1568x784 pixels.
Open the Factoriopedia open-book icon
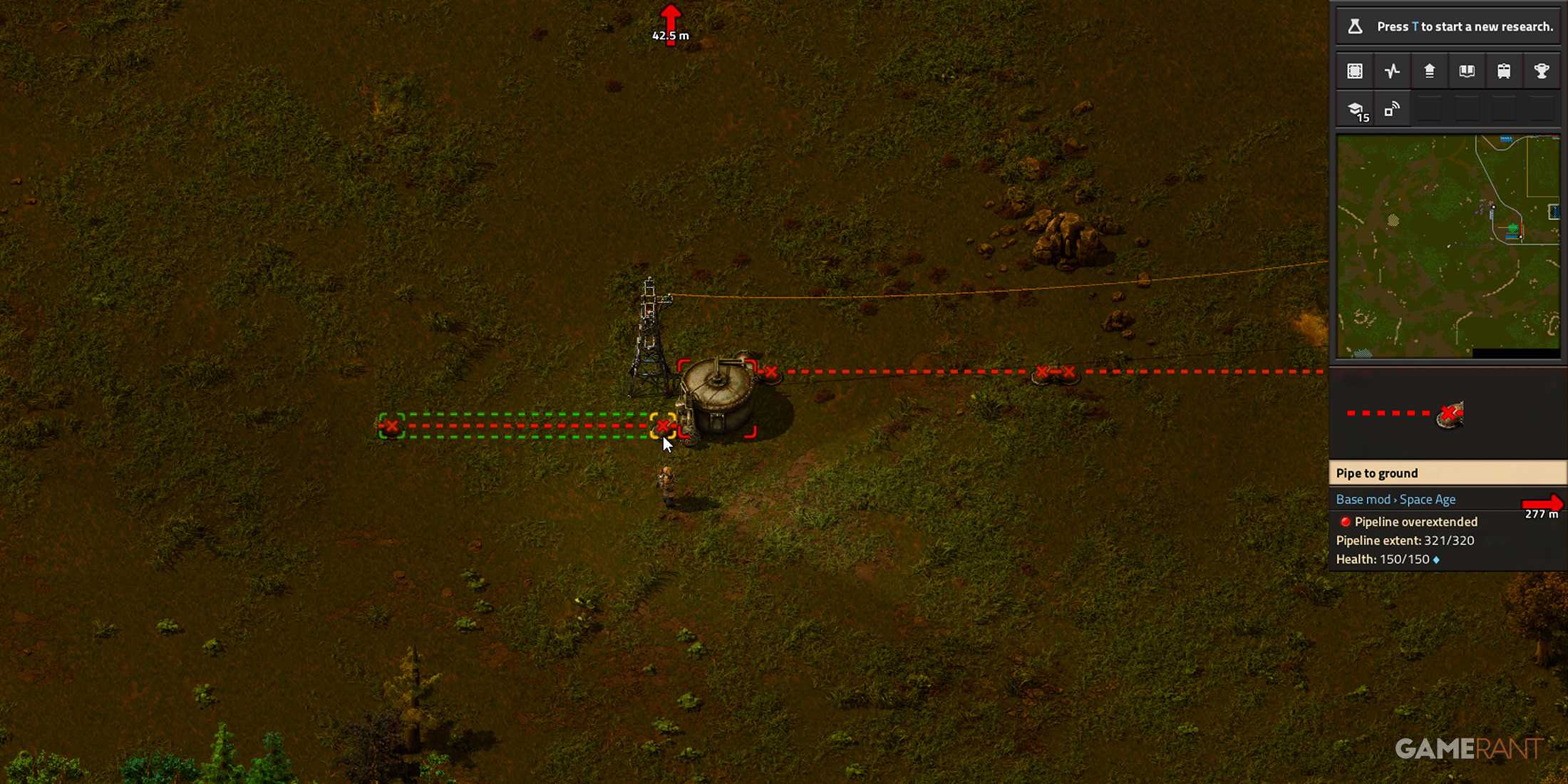click(1467, 71)
